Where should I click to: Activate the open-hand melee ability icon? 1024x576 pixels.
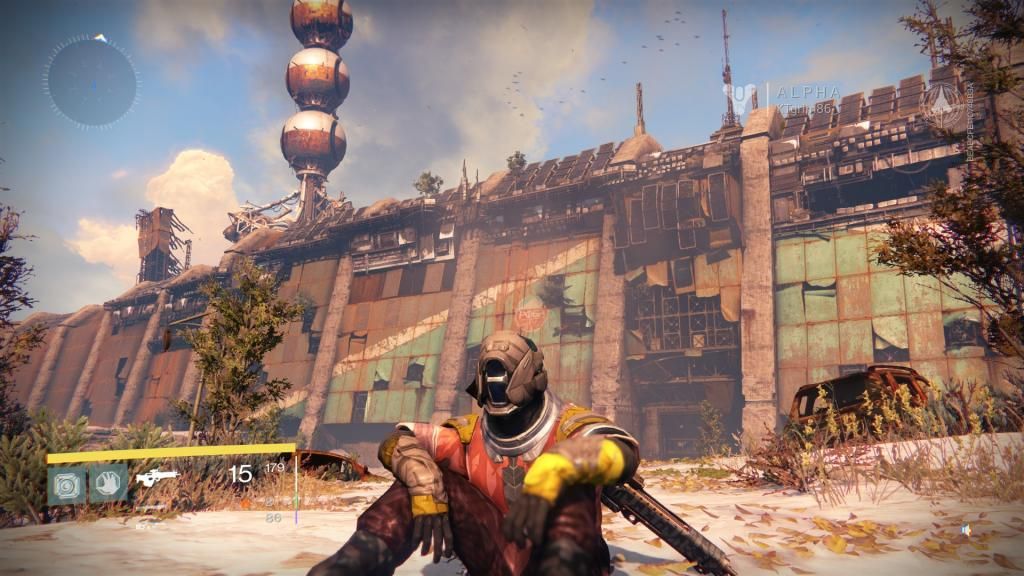pyautogui.click(x=107, y=484)
